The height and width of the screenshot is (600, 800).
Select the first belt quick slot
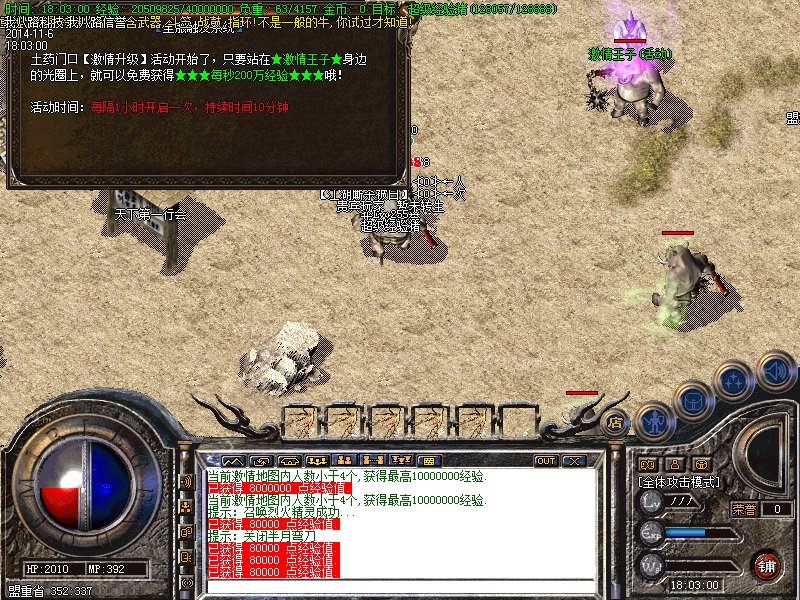pos(302,418)
